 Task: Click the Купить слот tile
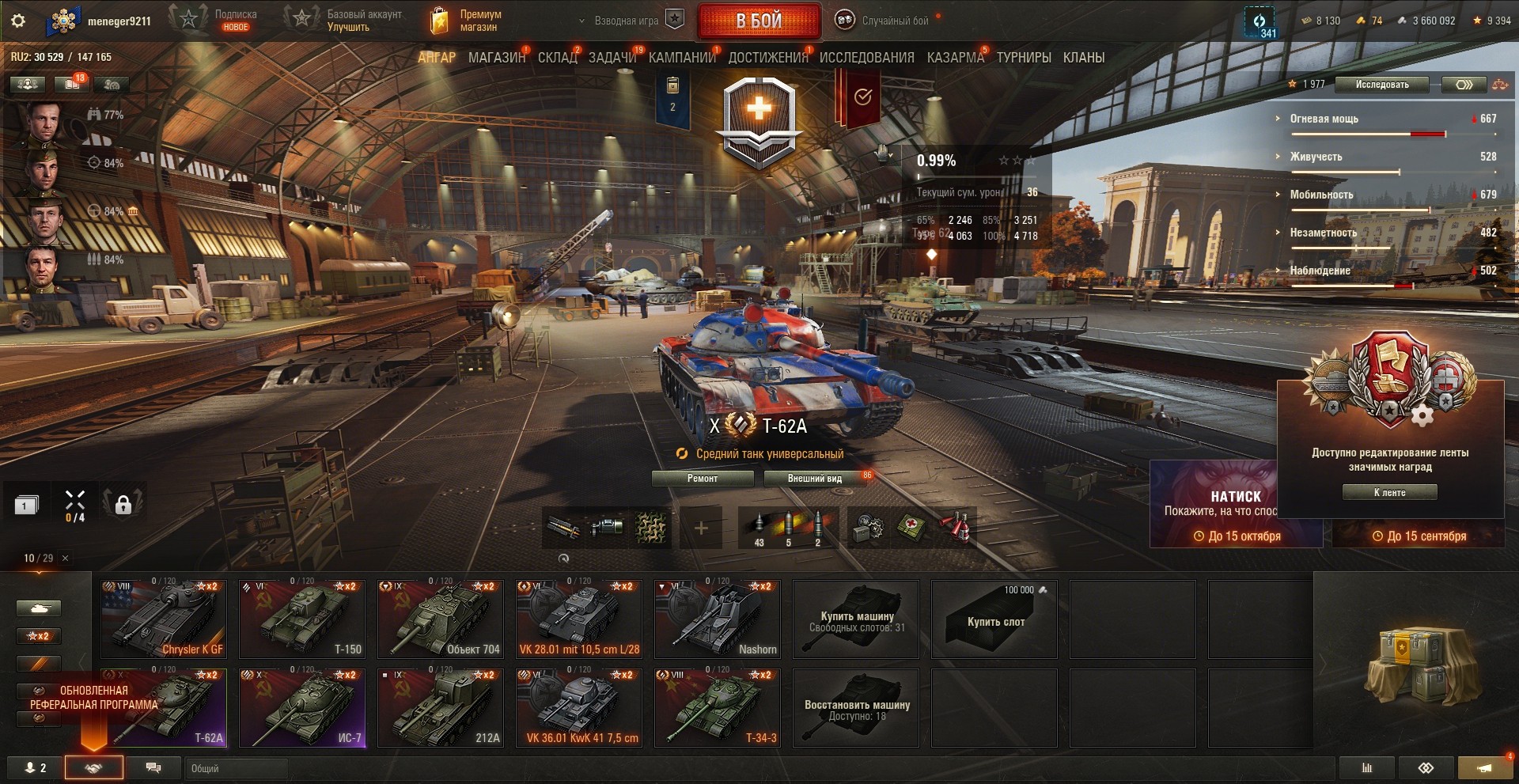[994, 619]
